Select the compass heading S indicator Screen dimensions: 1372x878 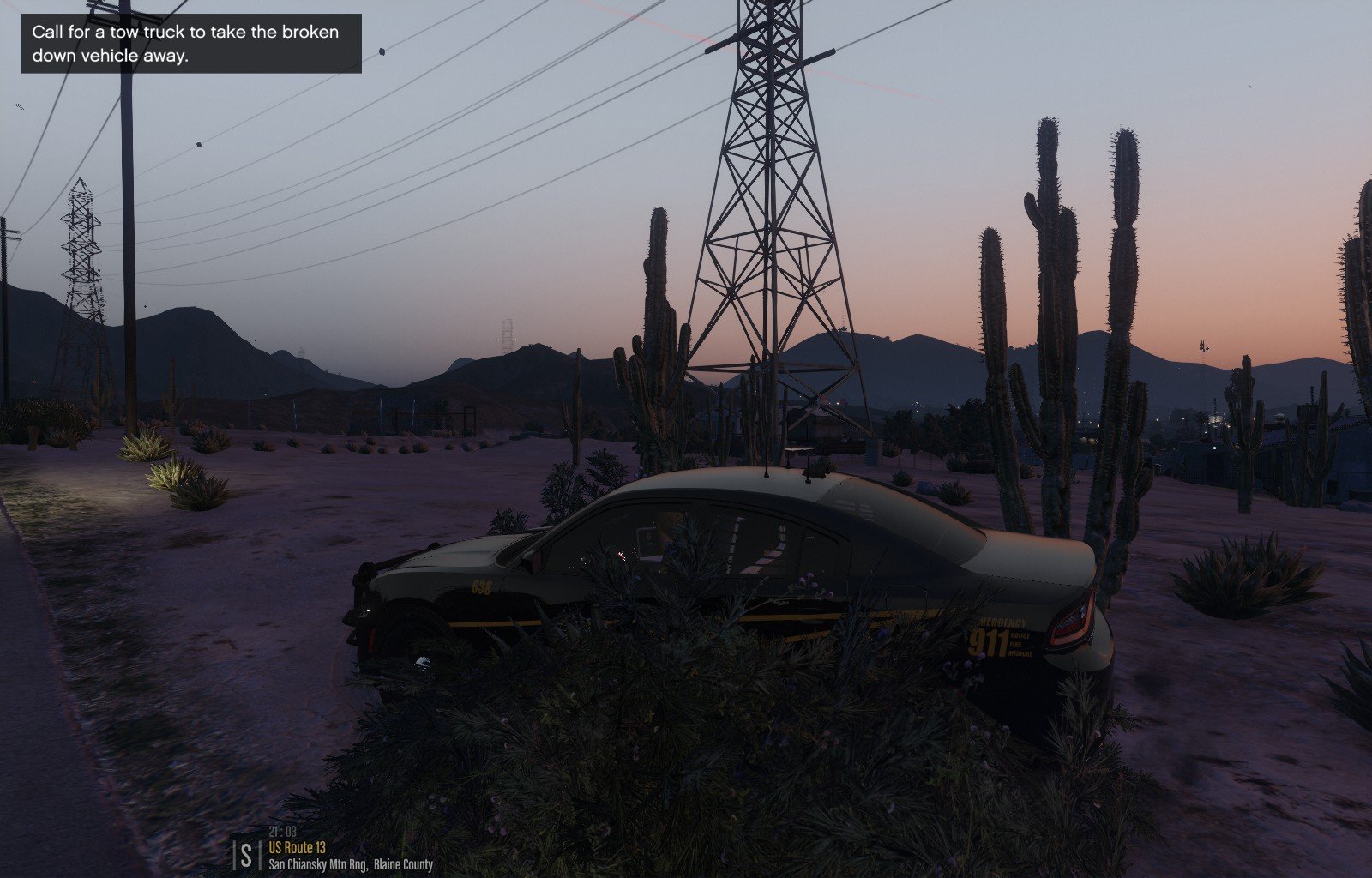pyautogui.click(x=247, y=854)
